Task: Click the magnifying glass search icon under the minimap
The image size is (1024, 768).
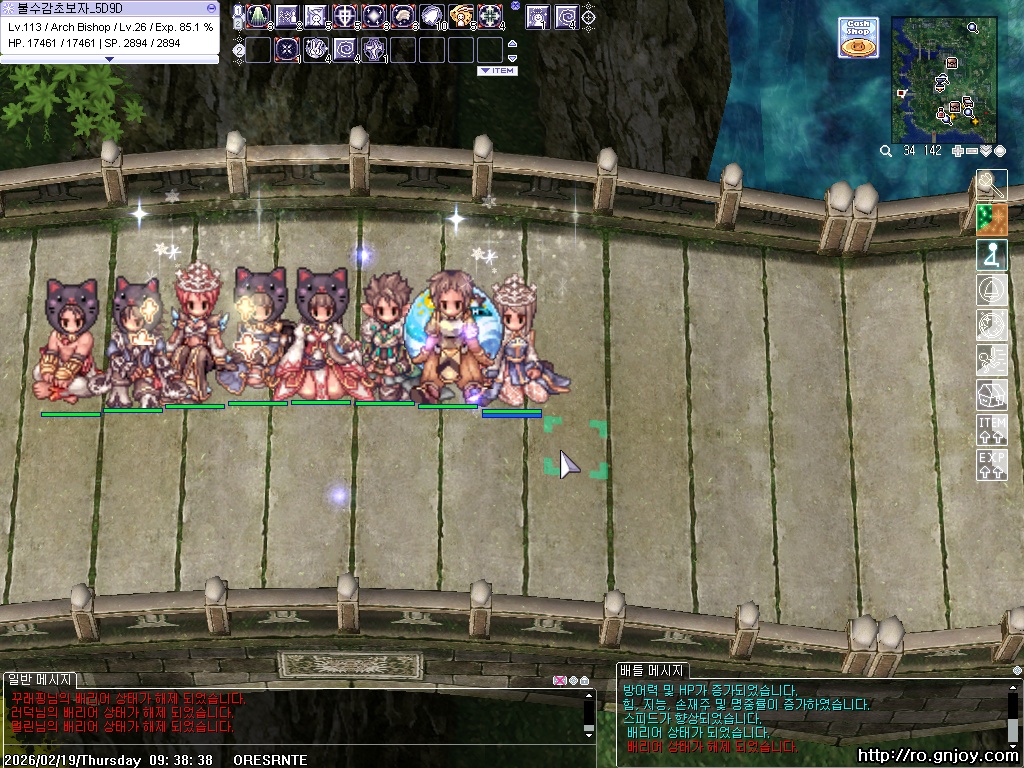Action: (885, 151)
